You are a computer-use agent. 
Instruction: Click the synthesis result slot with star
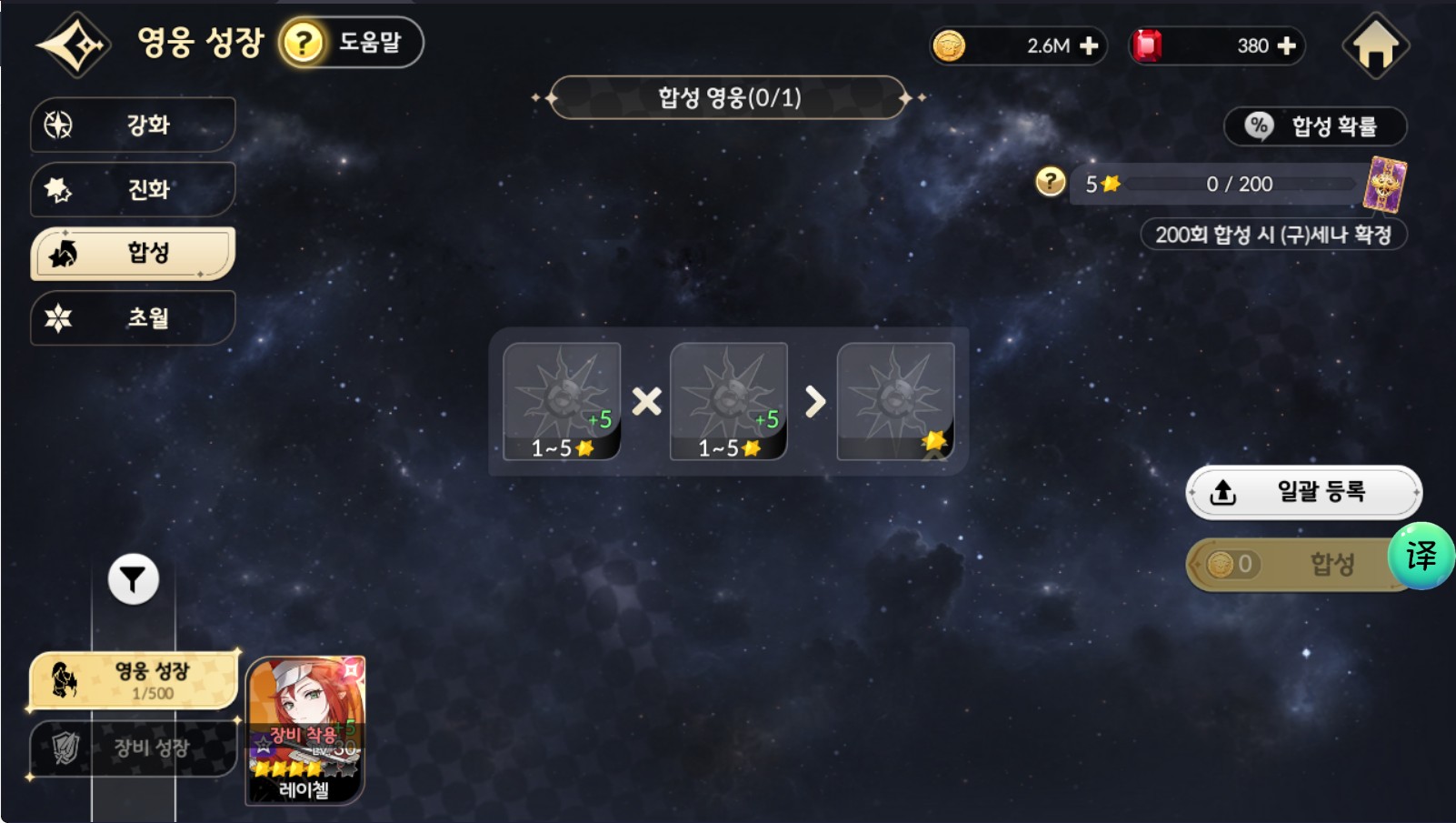(895, 401)
